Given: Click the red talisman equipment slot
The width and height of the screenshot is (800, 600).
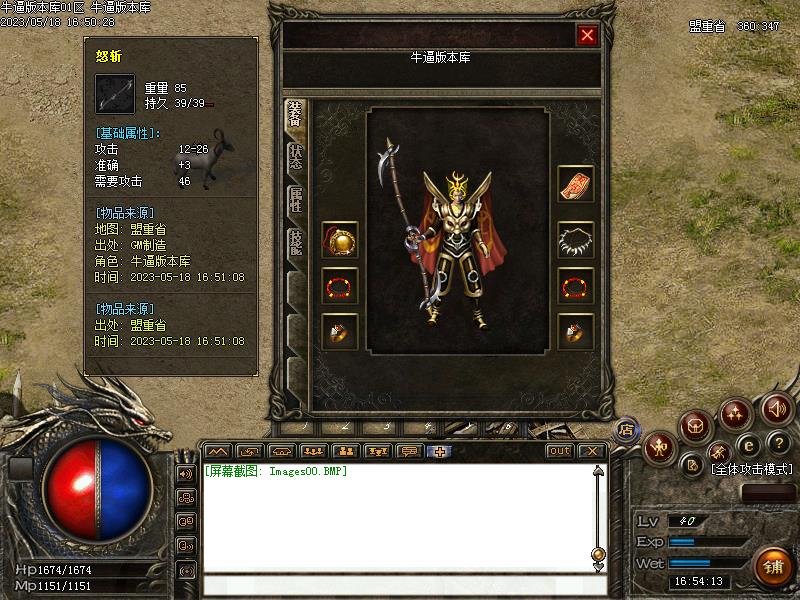Looking at the screenshot, I should (575, 185).
